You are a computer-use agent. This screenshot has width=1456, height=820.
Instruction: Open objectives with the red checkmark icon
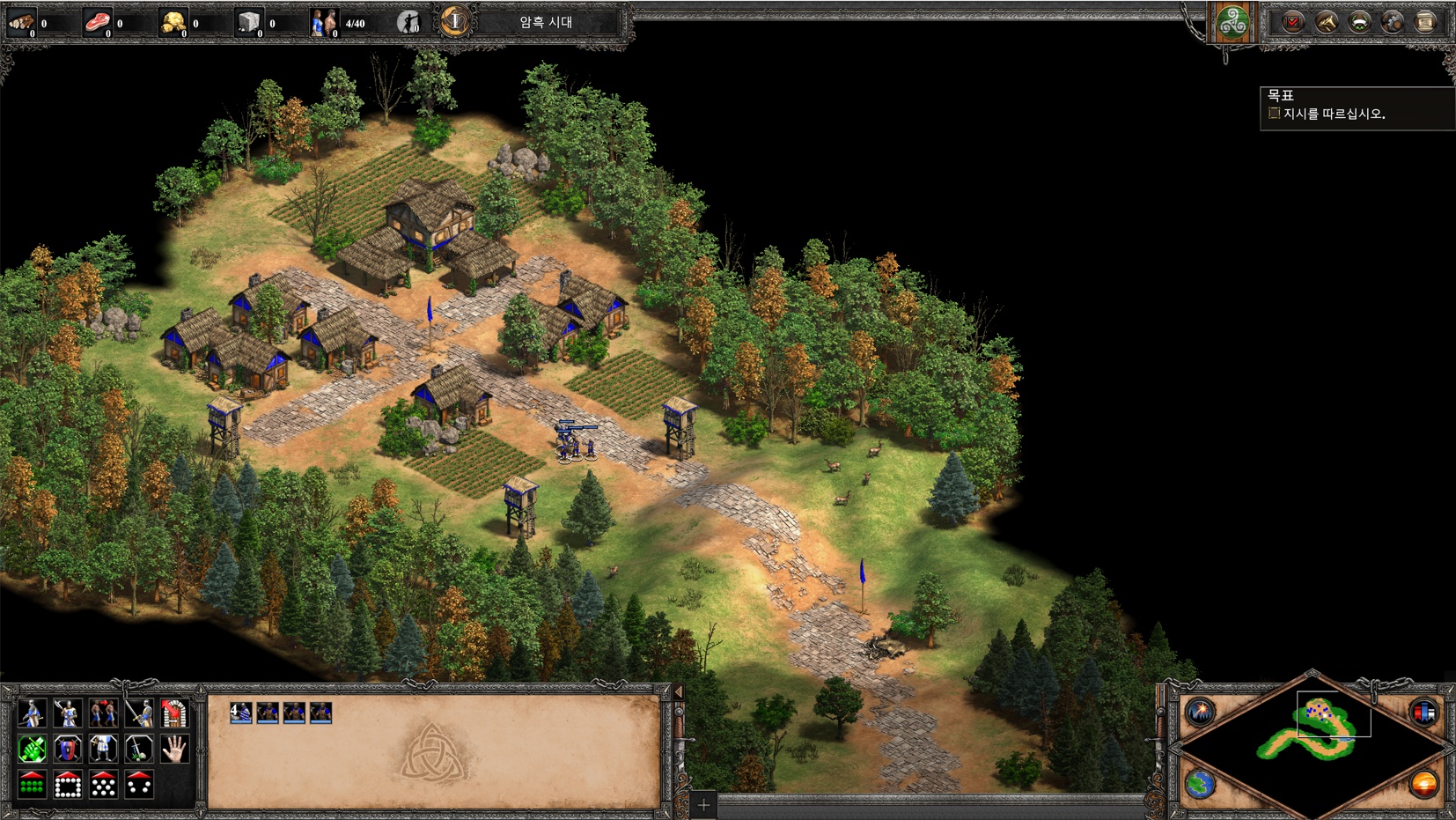coord(1292,22)
